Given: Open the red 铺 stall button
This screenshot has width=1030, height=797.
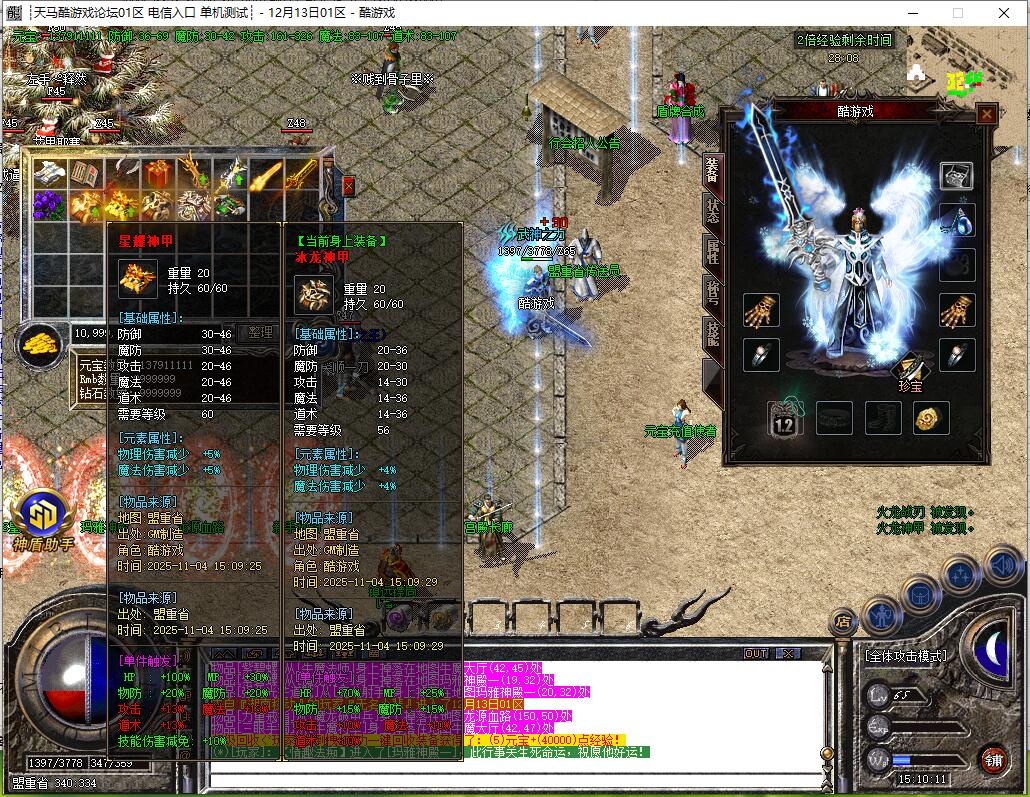Looking at the screenshot, I should (x=993, y=759).
